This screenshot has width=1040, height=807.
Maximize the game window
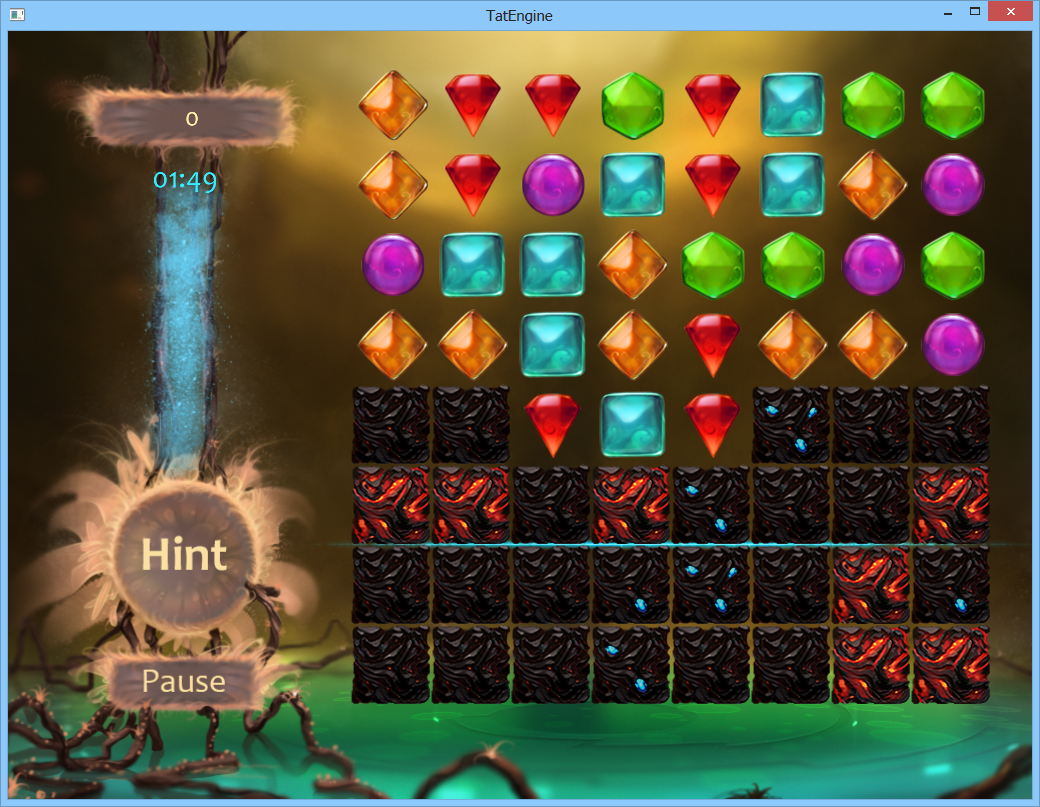coord(975,12)
